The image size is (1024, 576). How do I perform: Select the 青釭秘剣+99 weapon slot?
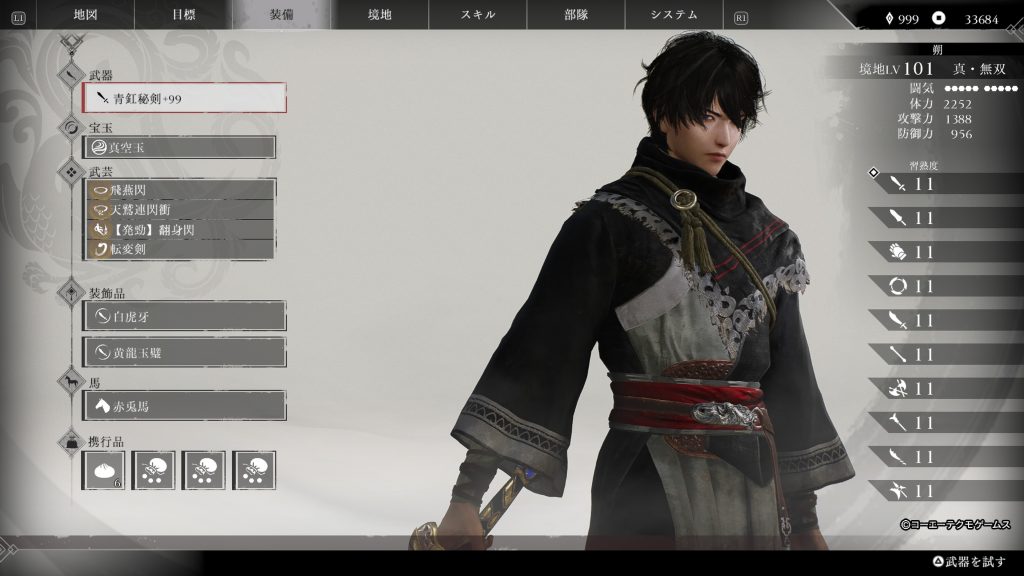point(185,98)
